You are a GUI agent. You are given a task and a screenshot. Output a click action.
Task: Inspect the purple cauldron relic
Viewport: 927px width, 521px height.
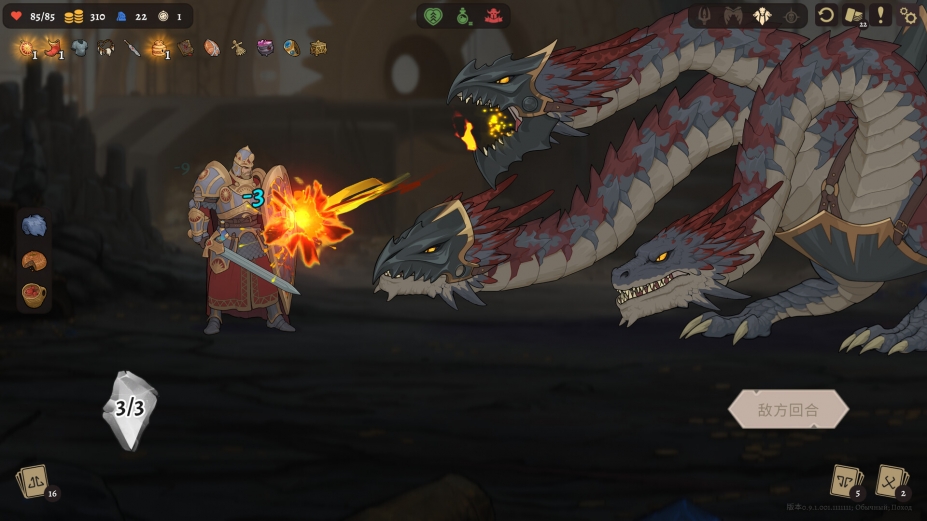(265, 47)
